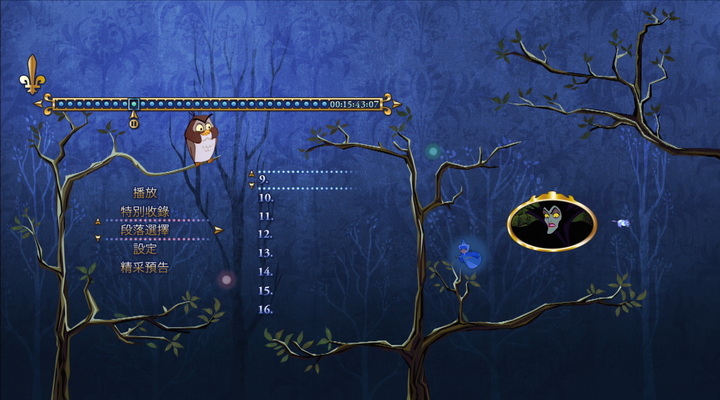Viewport: 720px width, 400px height.
Task: Open the 精采預告 previews entry
Action: pyautogui.click(x=145, y=267)
